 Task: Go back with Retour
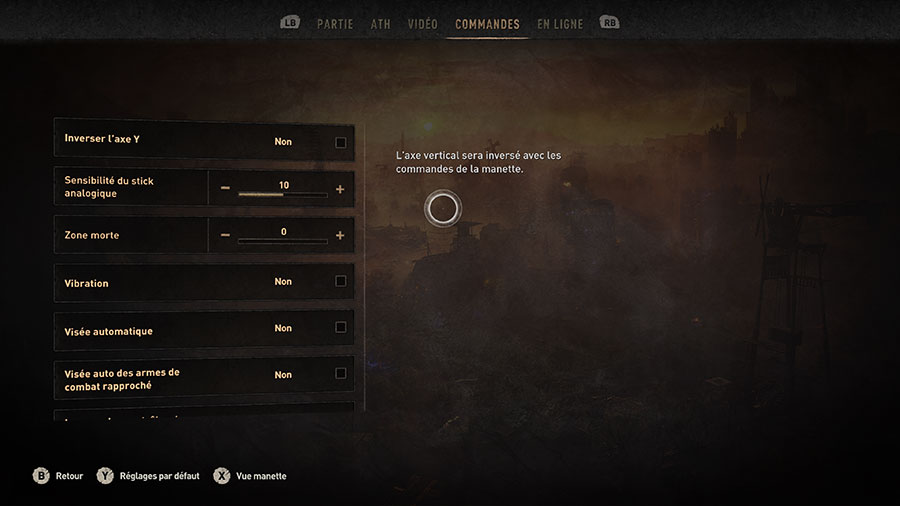(x=60, y=476)
